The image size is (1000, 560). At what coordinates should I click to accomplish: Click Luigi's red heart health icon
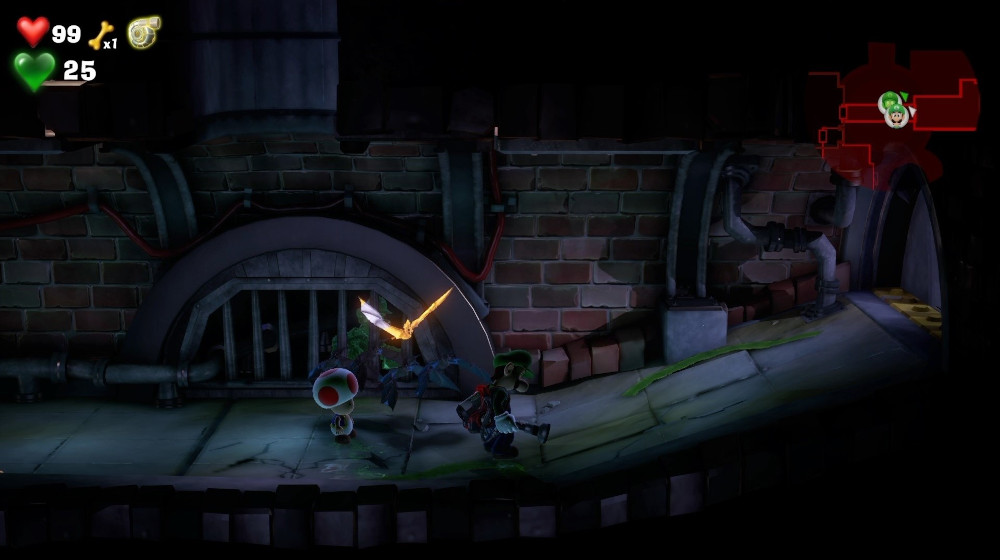click(33, 31)
